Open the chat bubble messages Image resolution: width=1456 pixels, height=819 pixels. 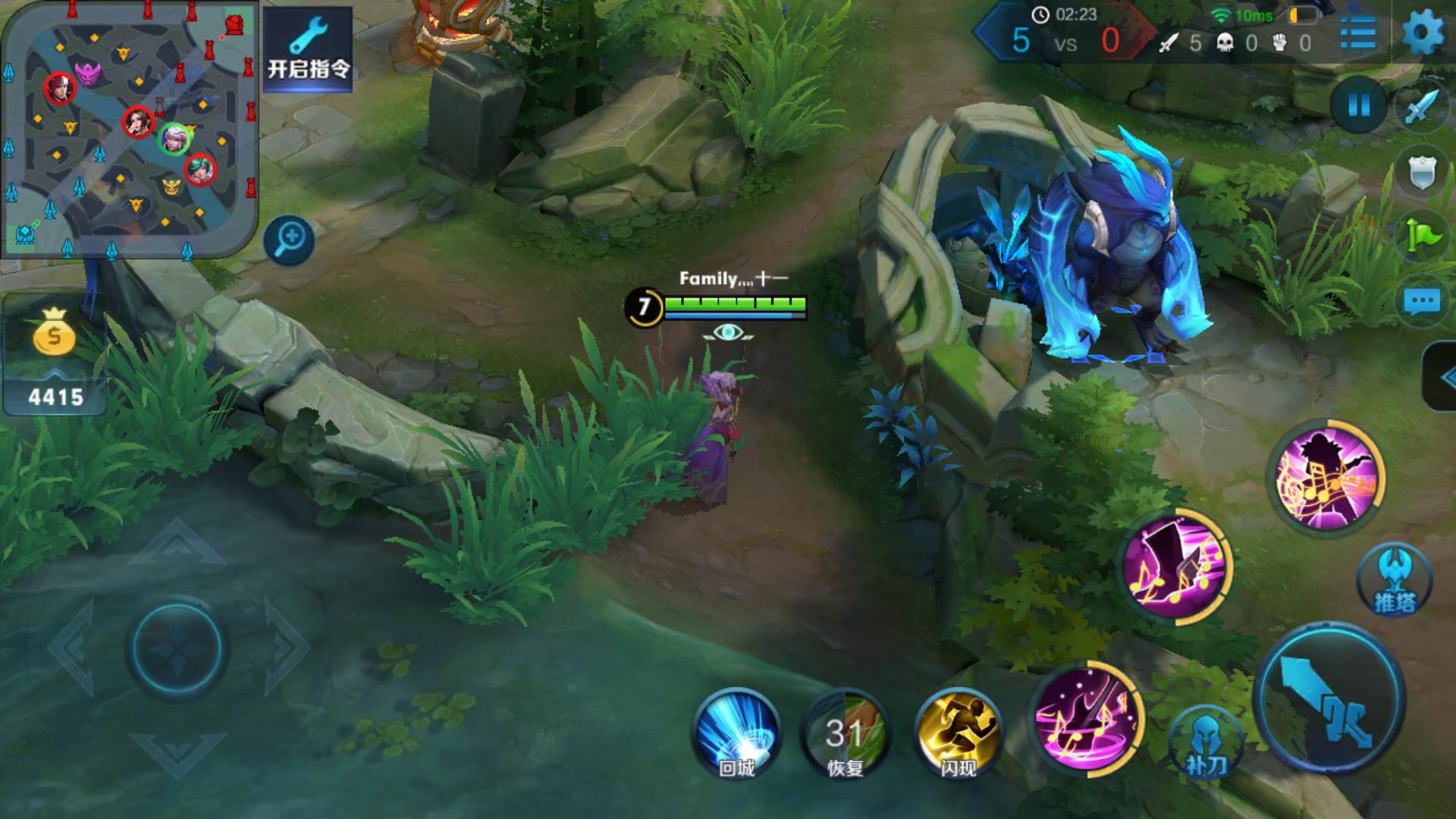point(1421,302)
